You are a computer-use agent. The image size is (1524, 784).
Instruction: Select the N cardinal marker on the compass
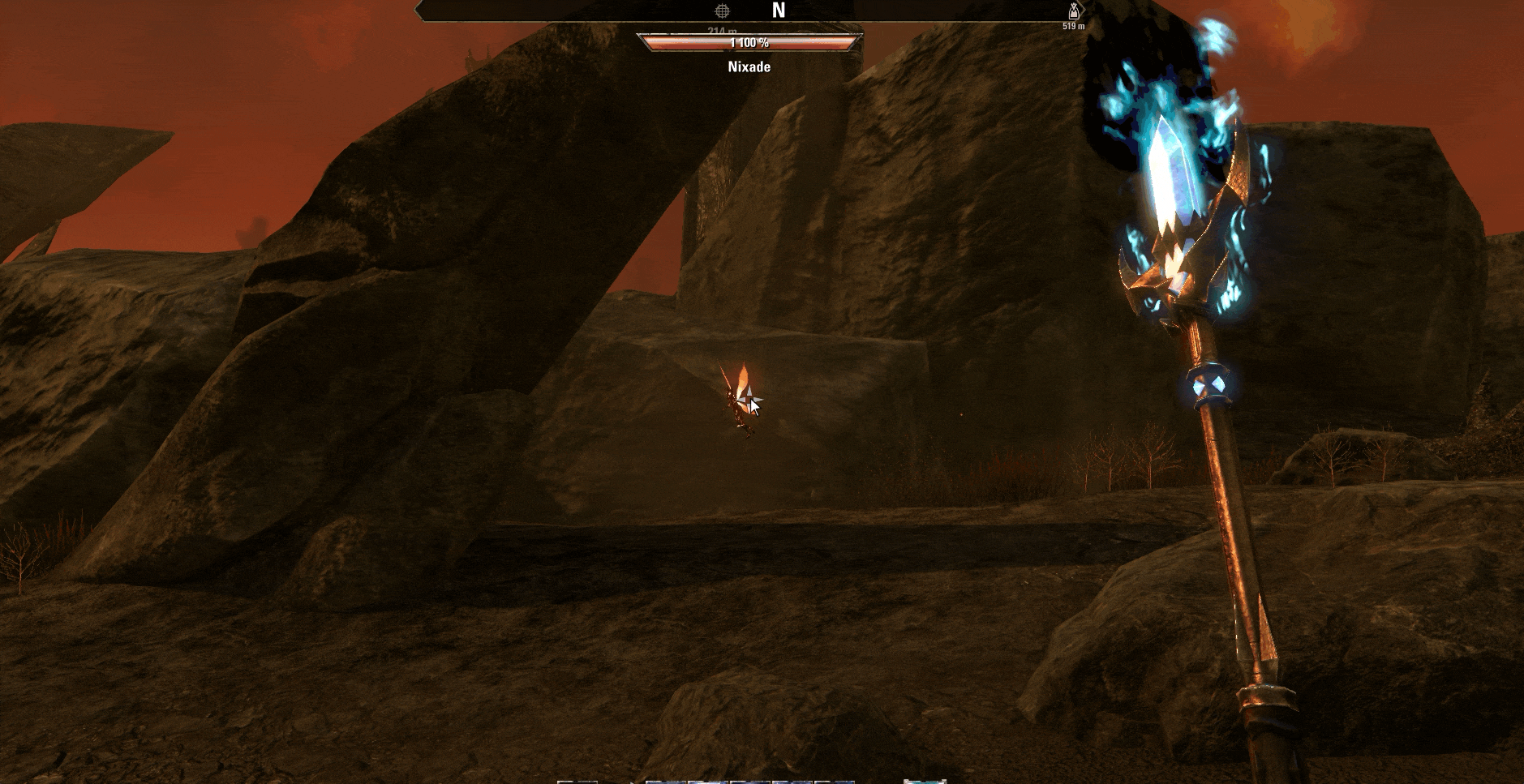779,11
